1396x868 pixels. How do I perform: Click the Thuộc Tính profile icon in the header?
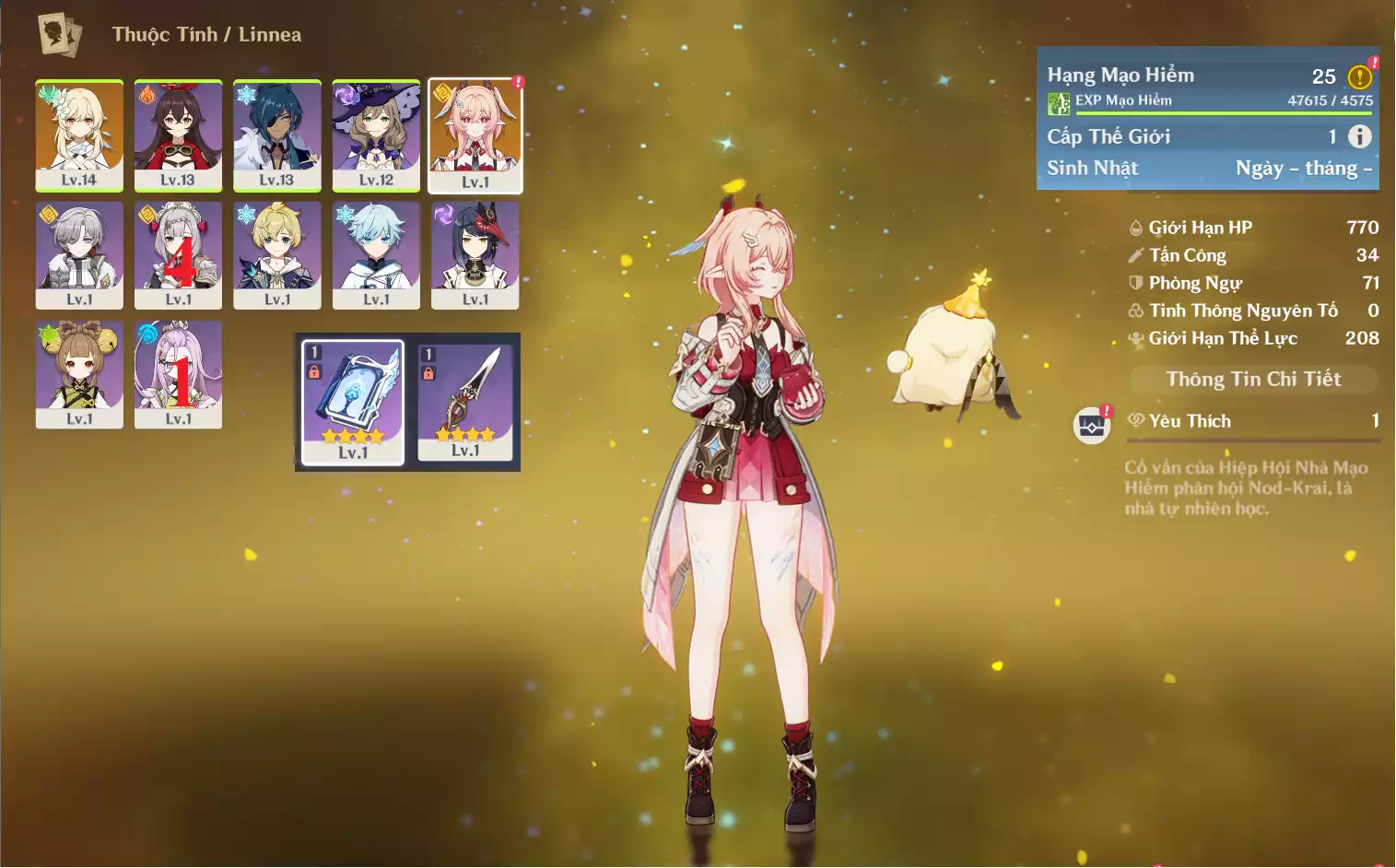pyautogui.click(x=60, y=35)
